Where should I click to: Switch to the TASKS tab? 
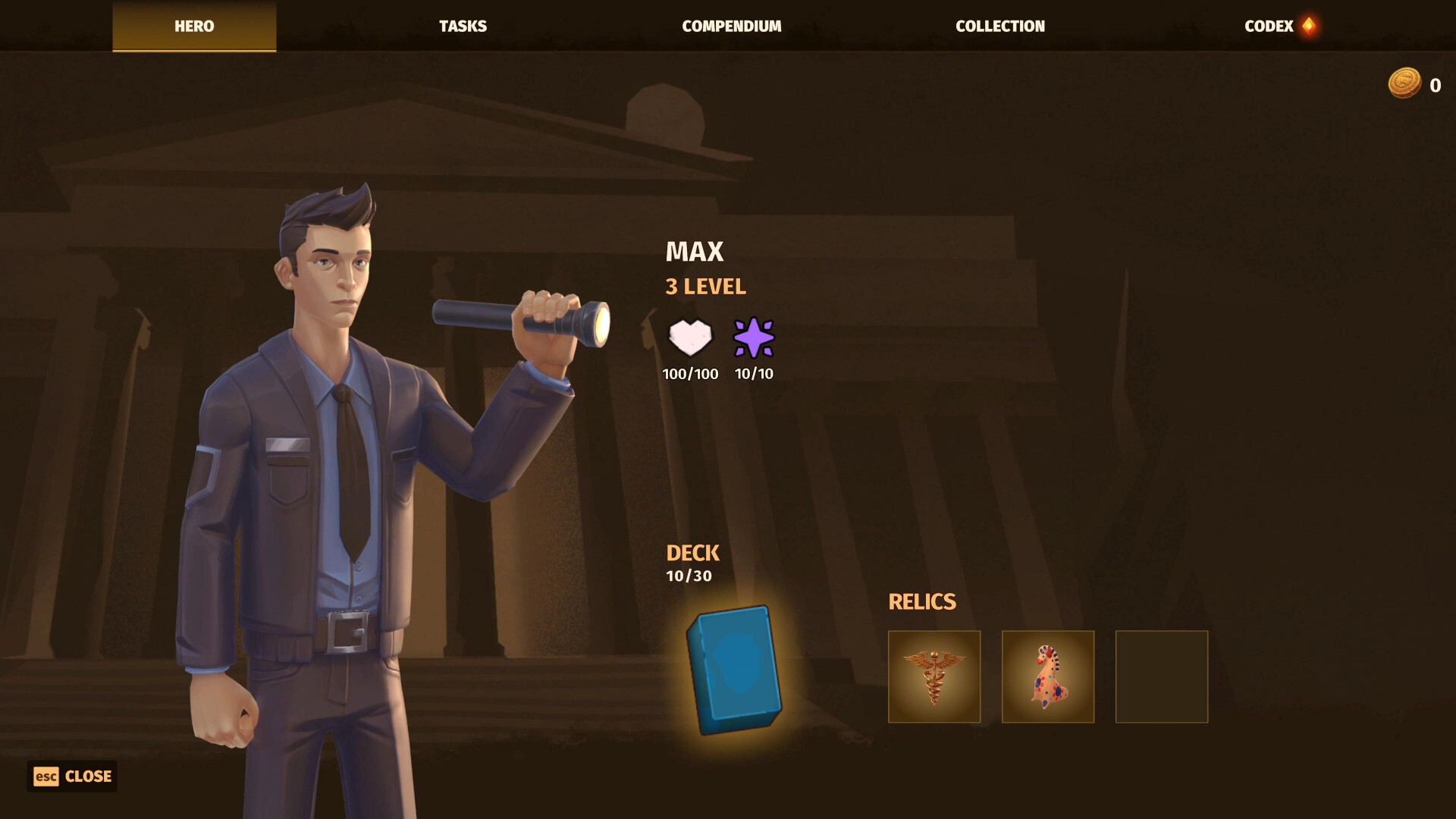point(462,25)
